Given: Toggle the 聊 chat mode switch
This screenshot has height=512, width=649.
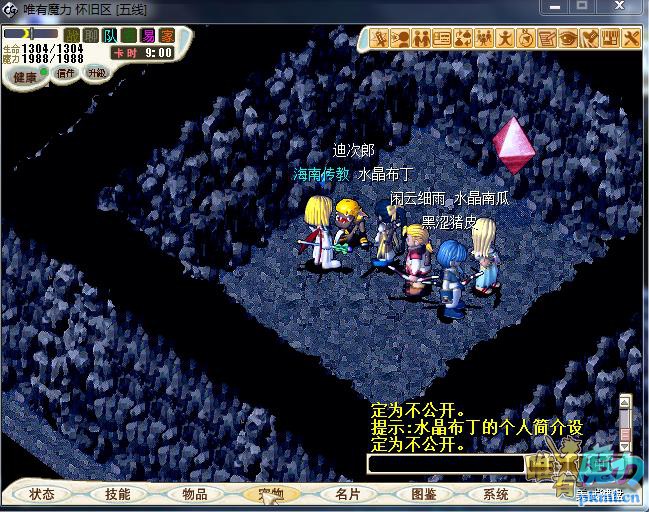Looking at the screenshot, I should tap(90, 35).
